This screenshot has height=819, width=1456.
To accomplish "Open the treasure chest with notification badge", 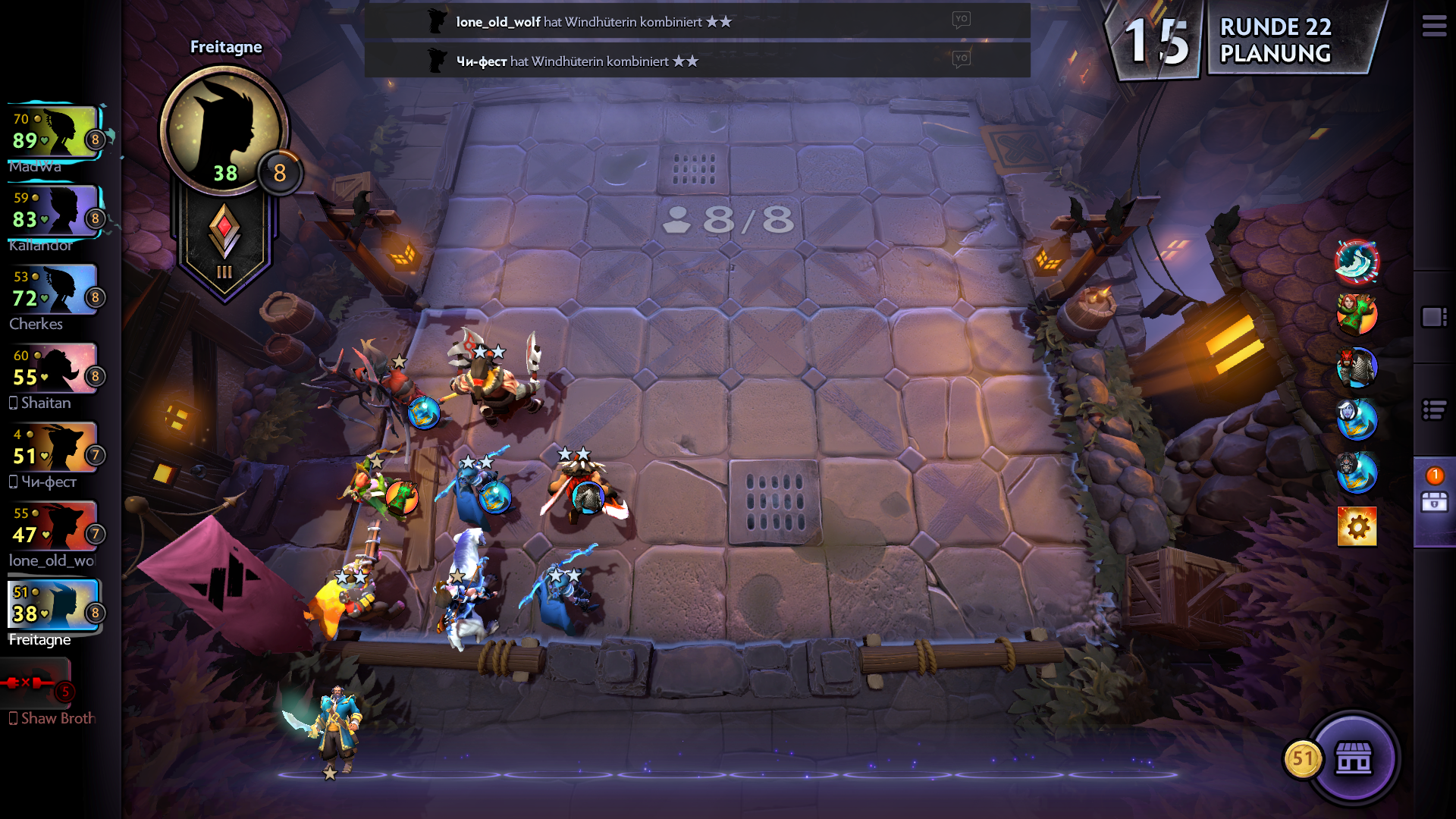I will pos(1434,499).
